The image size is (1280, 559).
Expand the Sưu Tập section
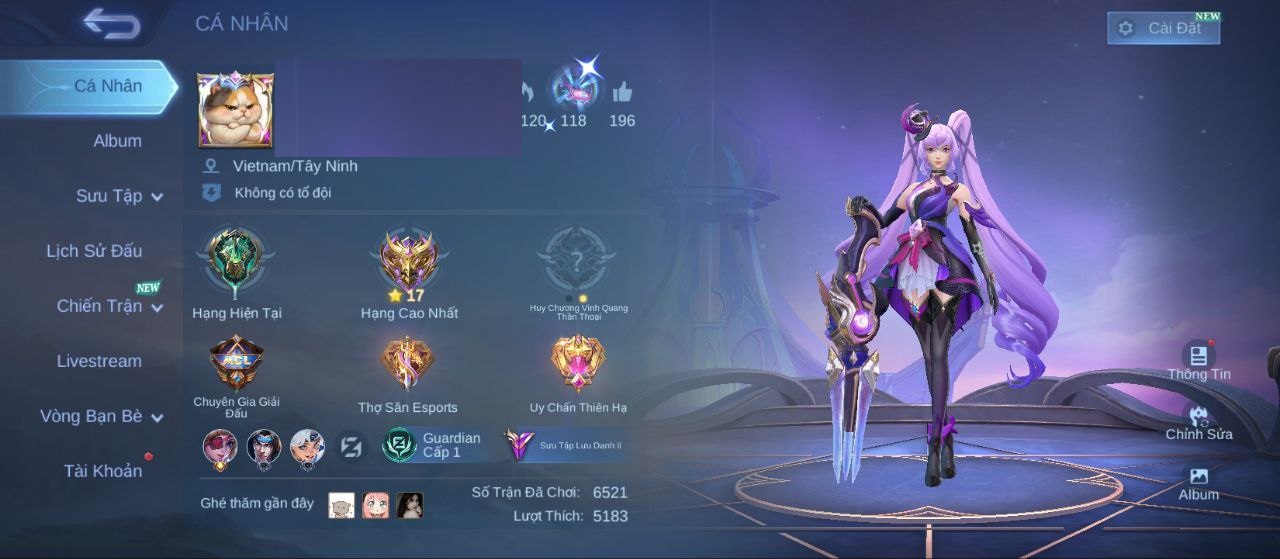pos(119,196)
